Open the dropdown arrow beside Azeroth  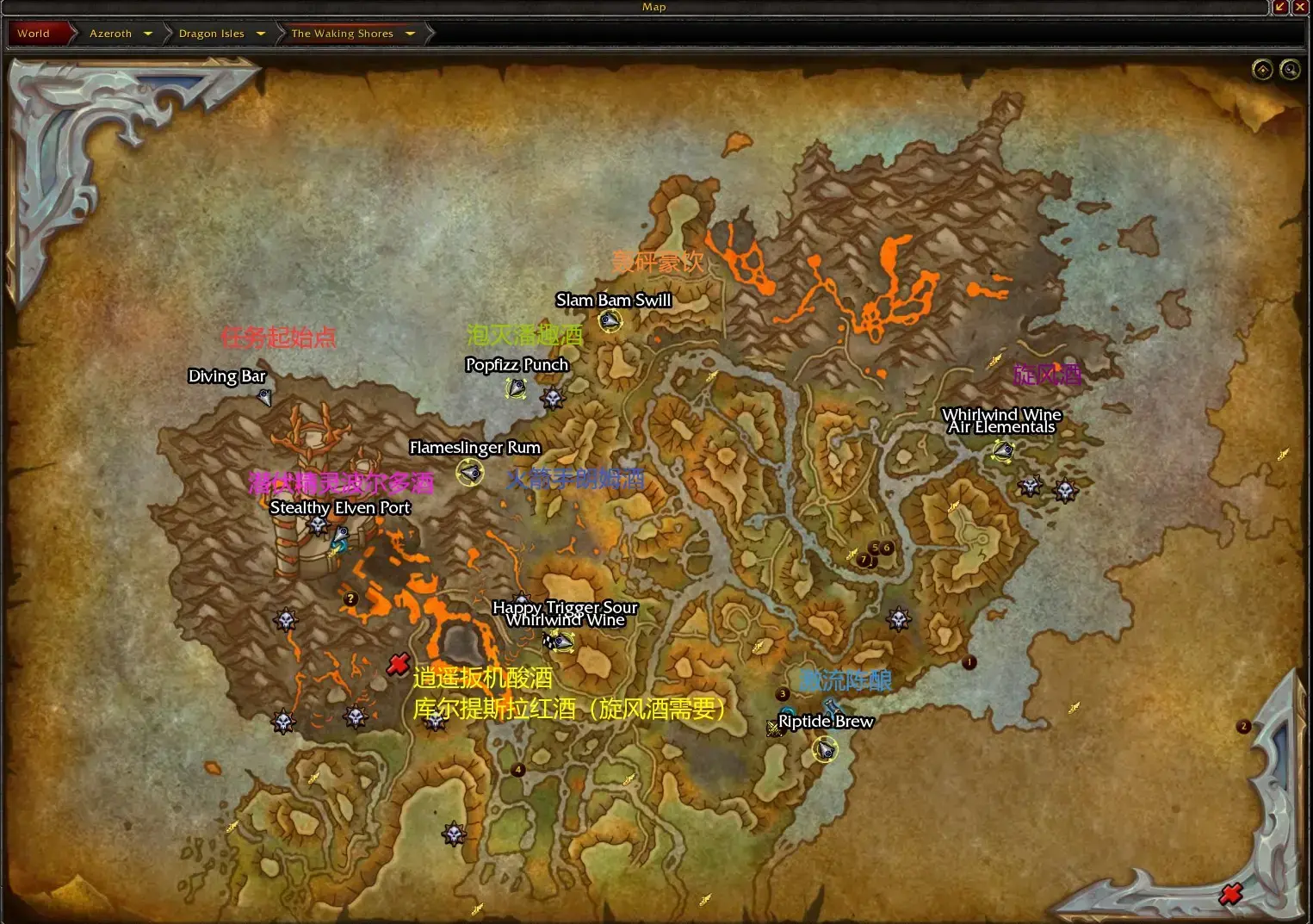[148, 34]
